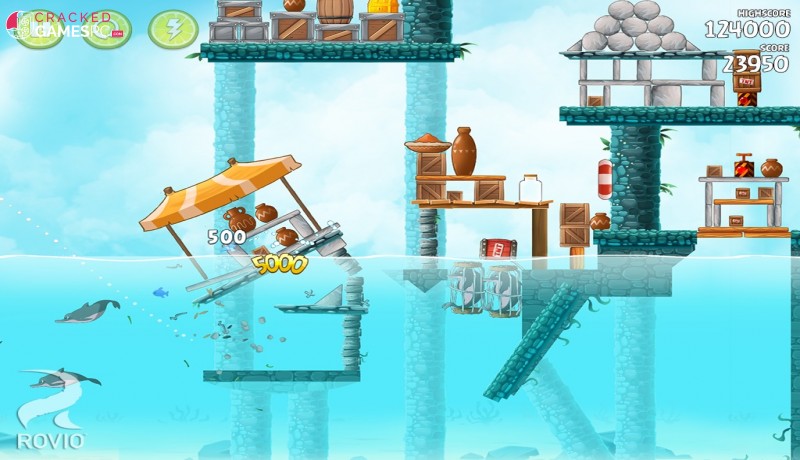Pause the game with the lime pause button
This screenshot has height=460, width=800.
tap(38, 29)
